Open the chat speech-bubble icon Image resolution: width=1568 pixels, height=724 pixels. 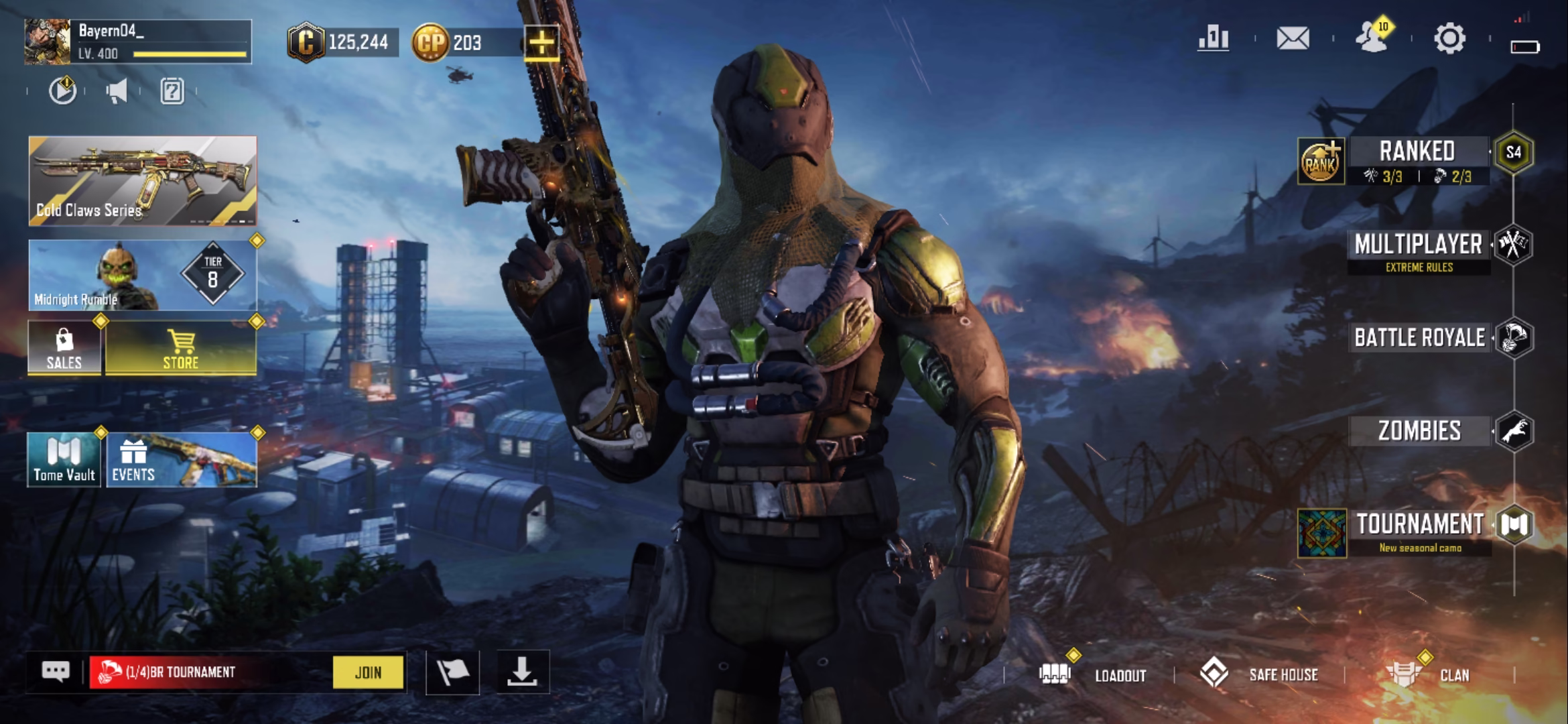coord(56,672)
